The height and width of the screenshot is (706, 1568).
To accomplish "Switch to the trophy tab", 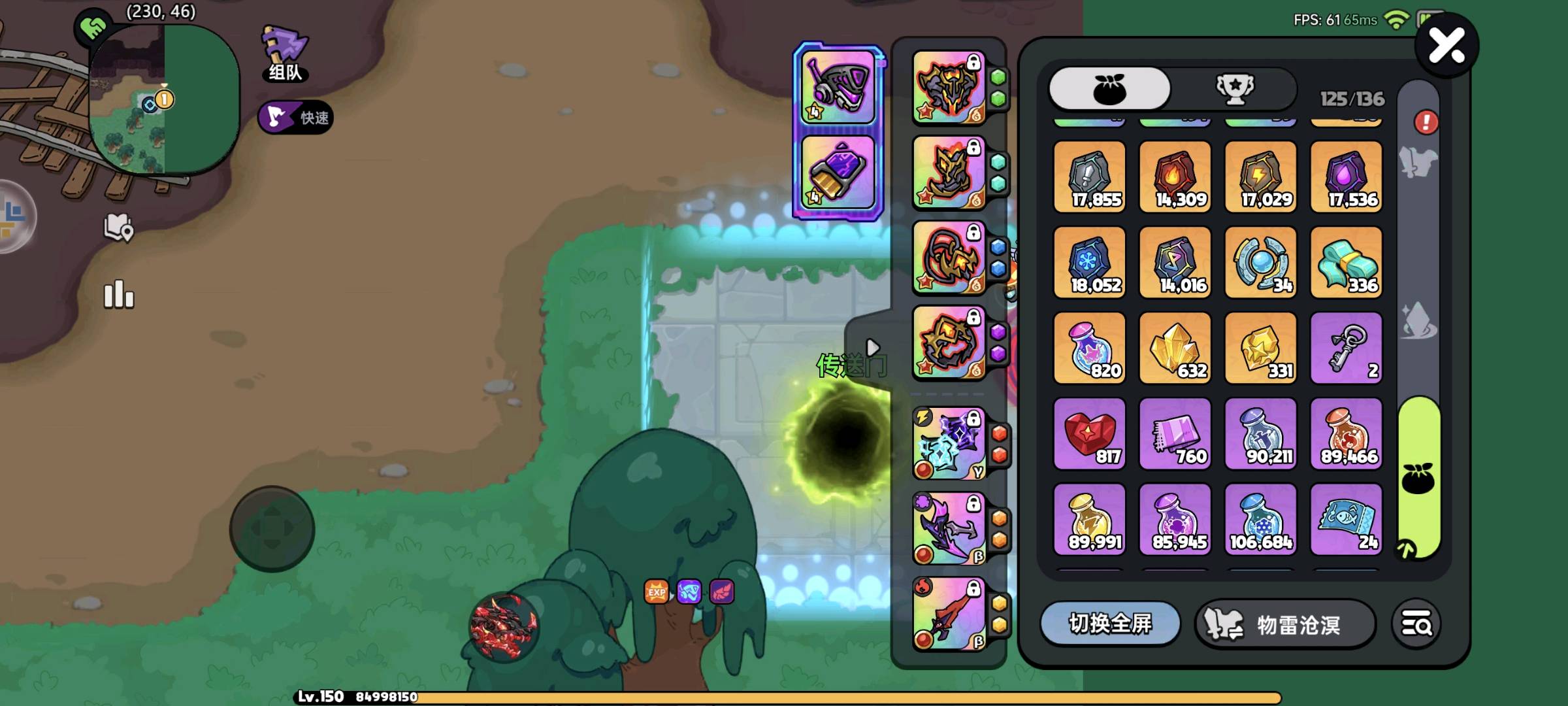I will click(1234, 89).
